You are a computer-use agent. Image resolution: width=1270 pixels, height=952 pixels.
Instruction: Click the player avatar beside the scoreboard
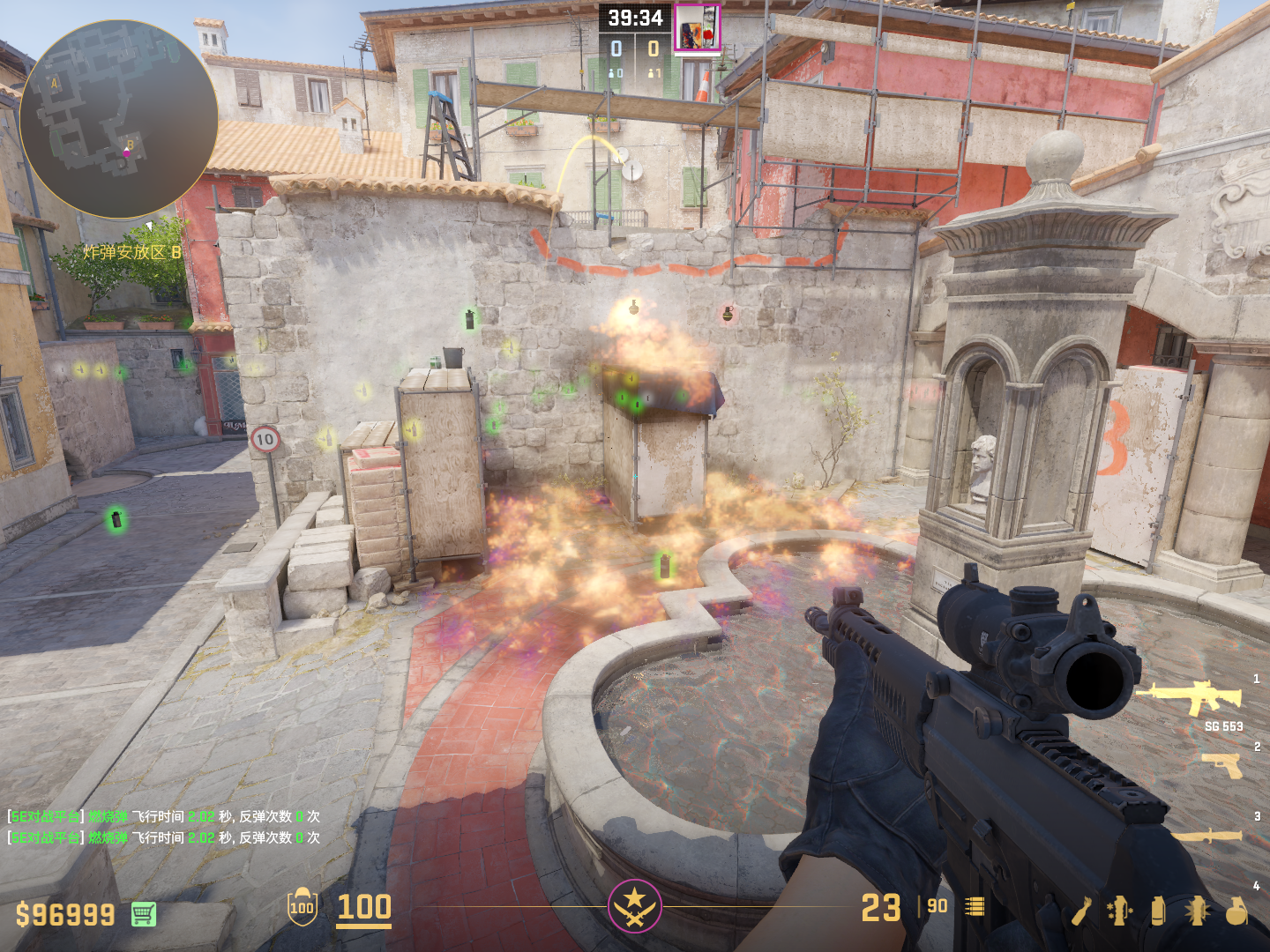tap(697, 28)
